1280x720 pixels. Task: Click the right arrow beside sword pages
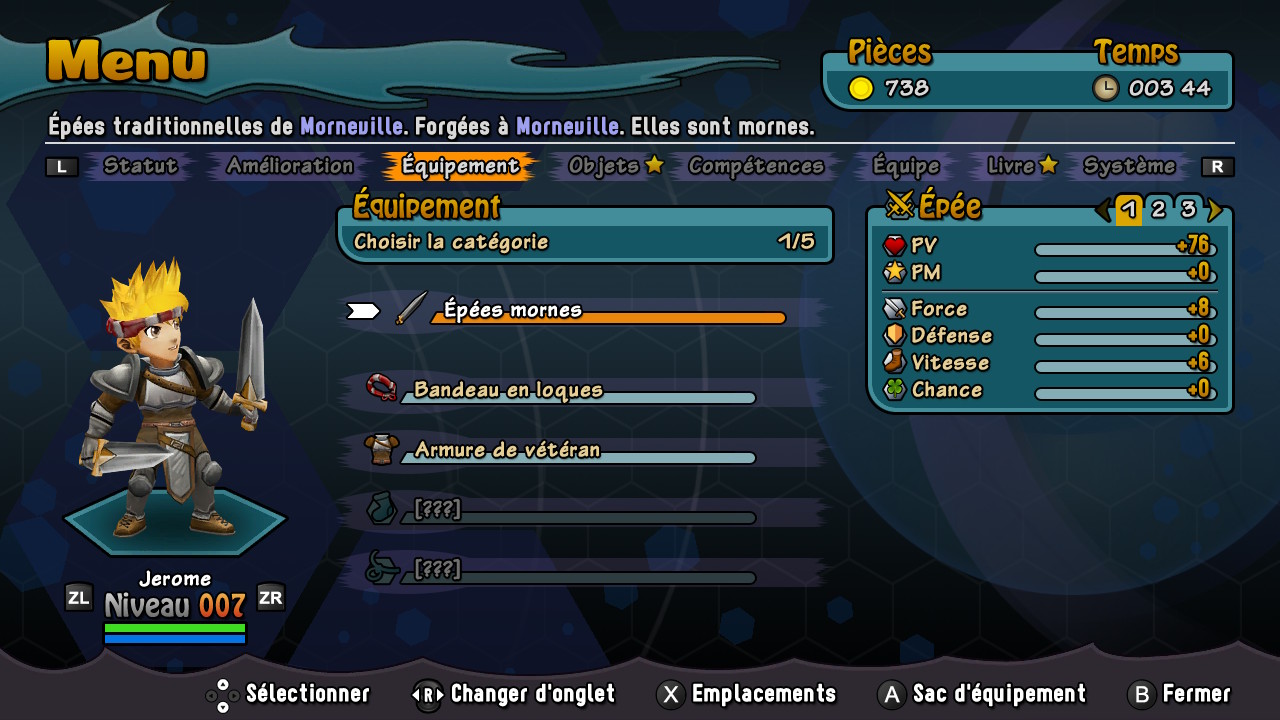click(x=1214, y=209)
